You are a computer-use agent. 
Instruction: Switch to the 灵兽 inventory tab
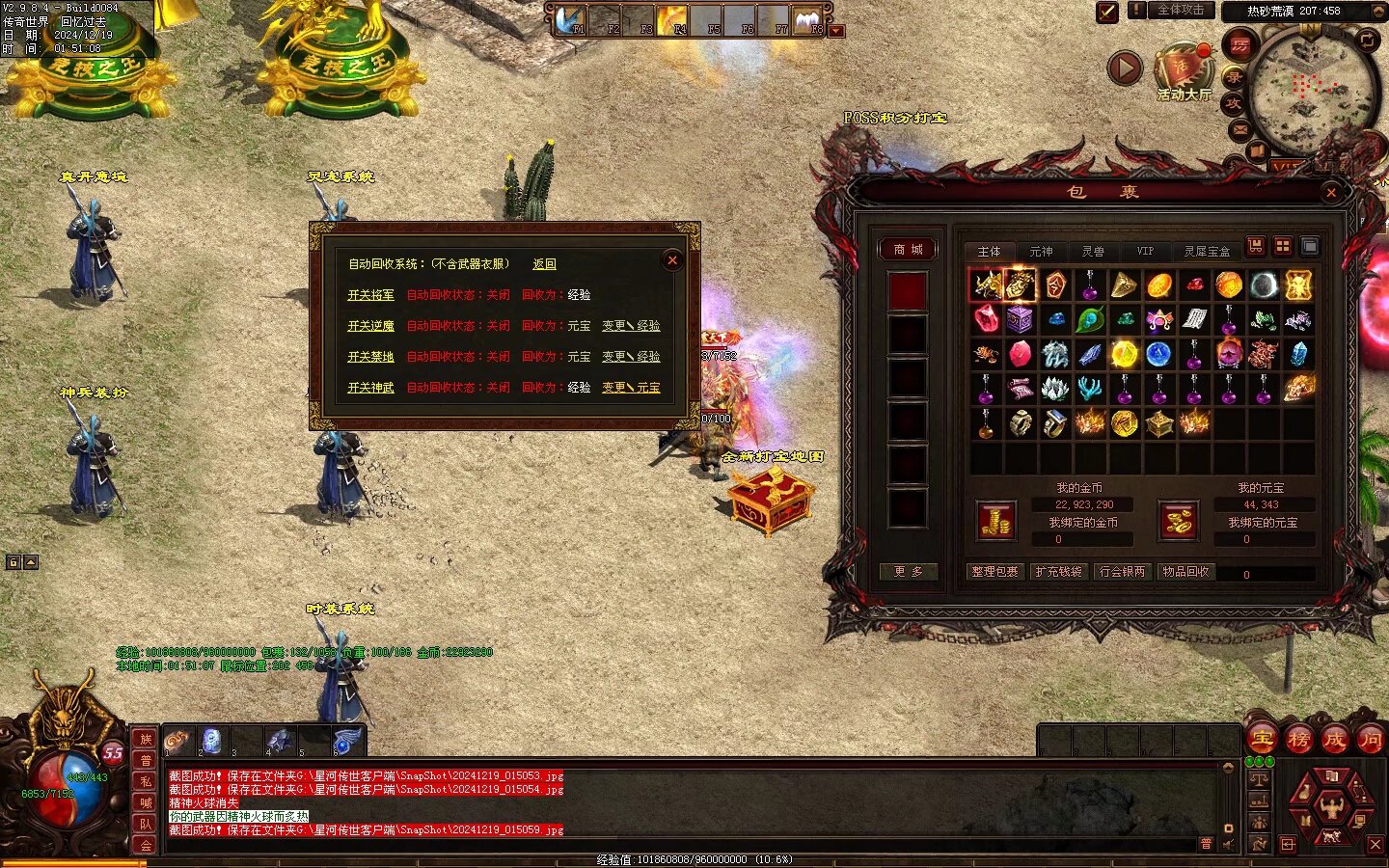click(x=1093, y=252)
